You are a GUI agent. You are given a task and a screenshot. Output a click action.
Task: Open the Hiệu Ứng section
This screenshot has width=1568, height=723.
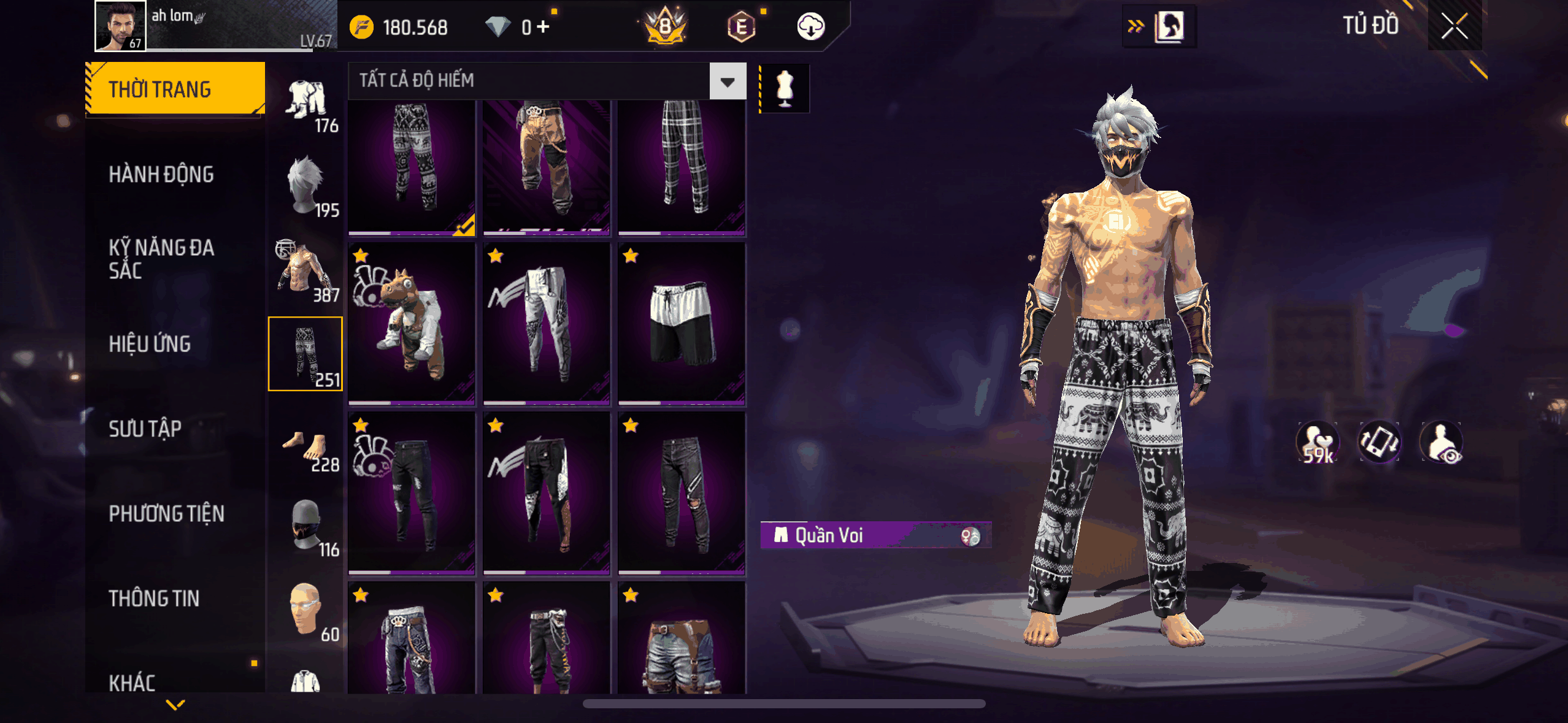pyautogui.click(x=150, y=344)
